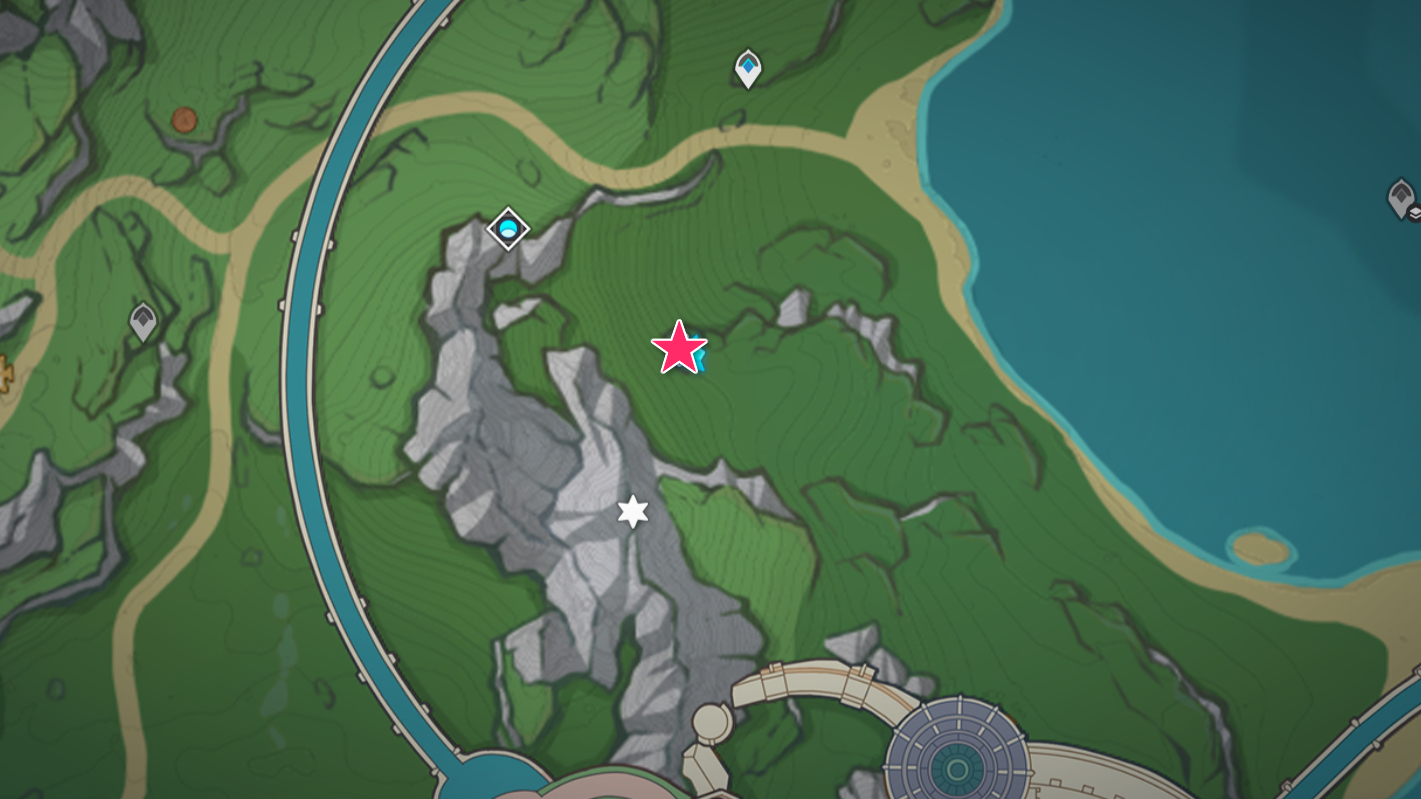Click the gray dungeon pin on the left cliffs
This screenshot has width=1421, height=799.
(x=143, y=319)
